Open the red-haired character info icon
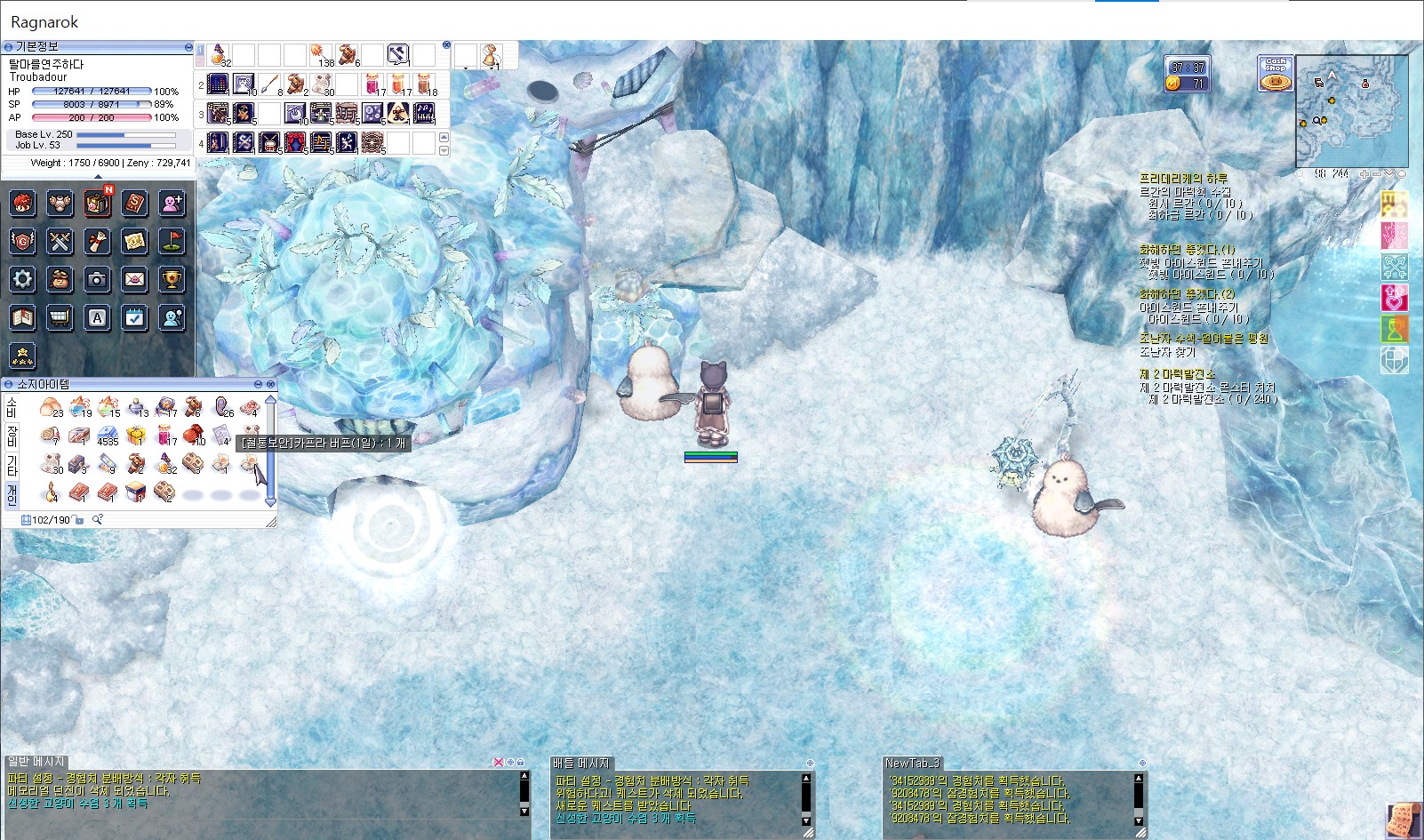Screen dimensions: 1424x840 [x=22, y=204]
